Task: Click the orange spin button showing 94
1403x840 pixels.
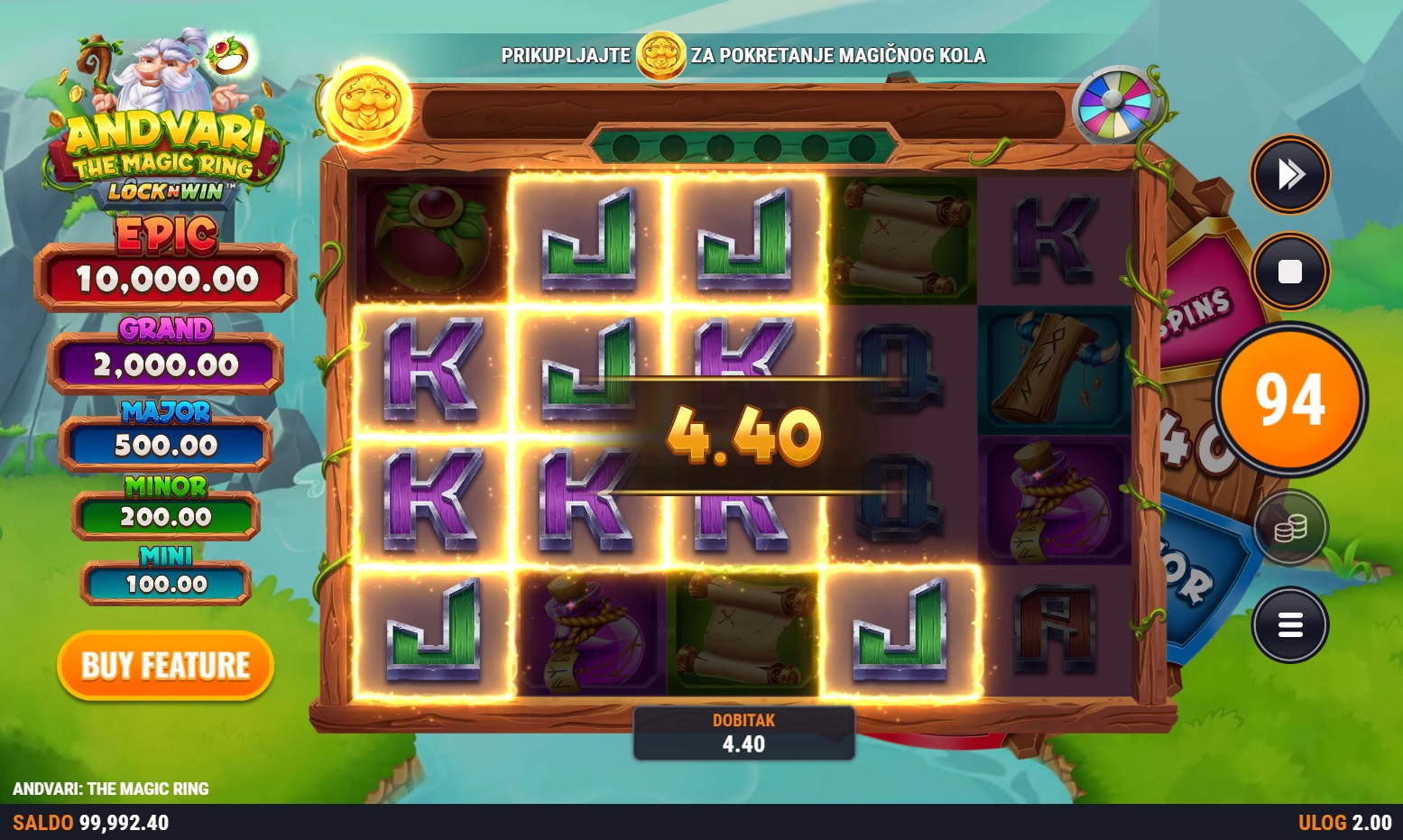Action: click(x=1290, y=399)
